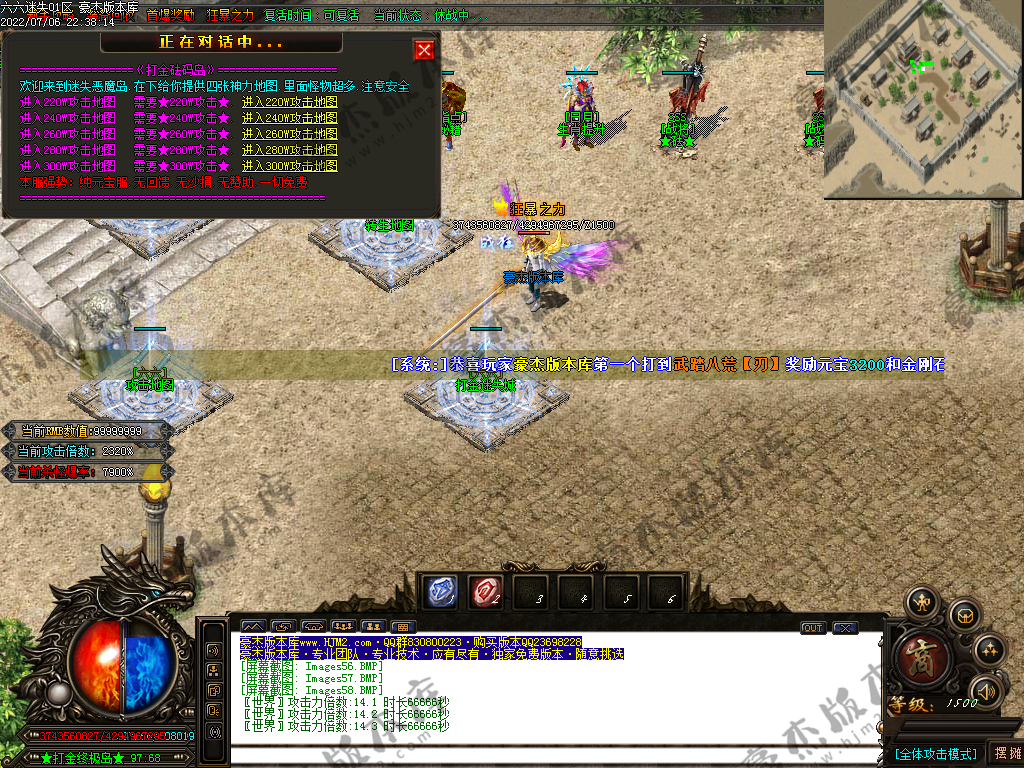Choose the 进入220W攻击地图 link
This screenshot has width=1024, height=768.
pyautogui.click(x=289, y=102)
